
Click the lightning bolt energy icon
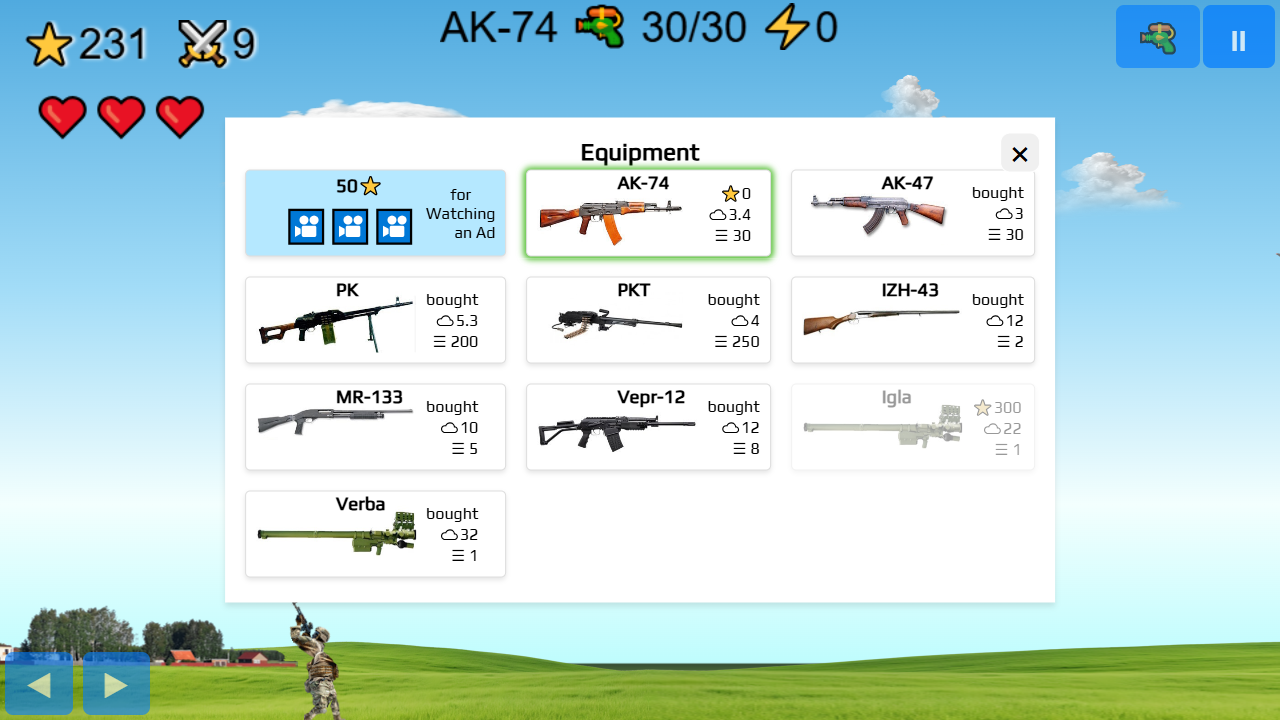[x=789, y=28]
